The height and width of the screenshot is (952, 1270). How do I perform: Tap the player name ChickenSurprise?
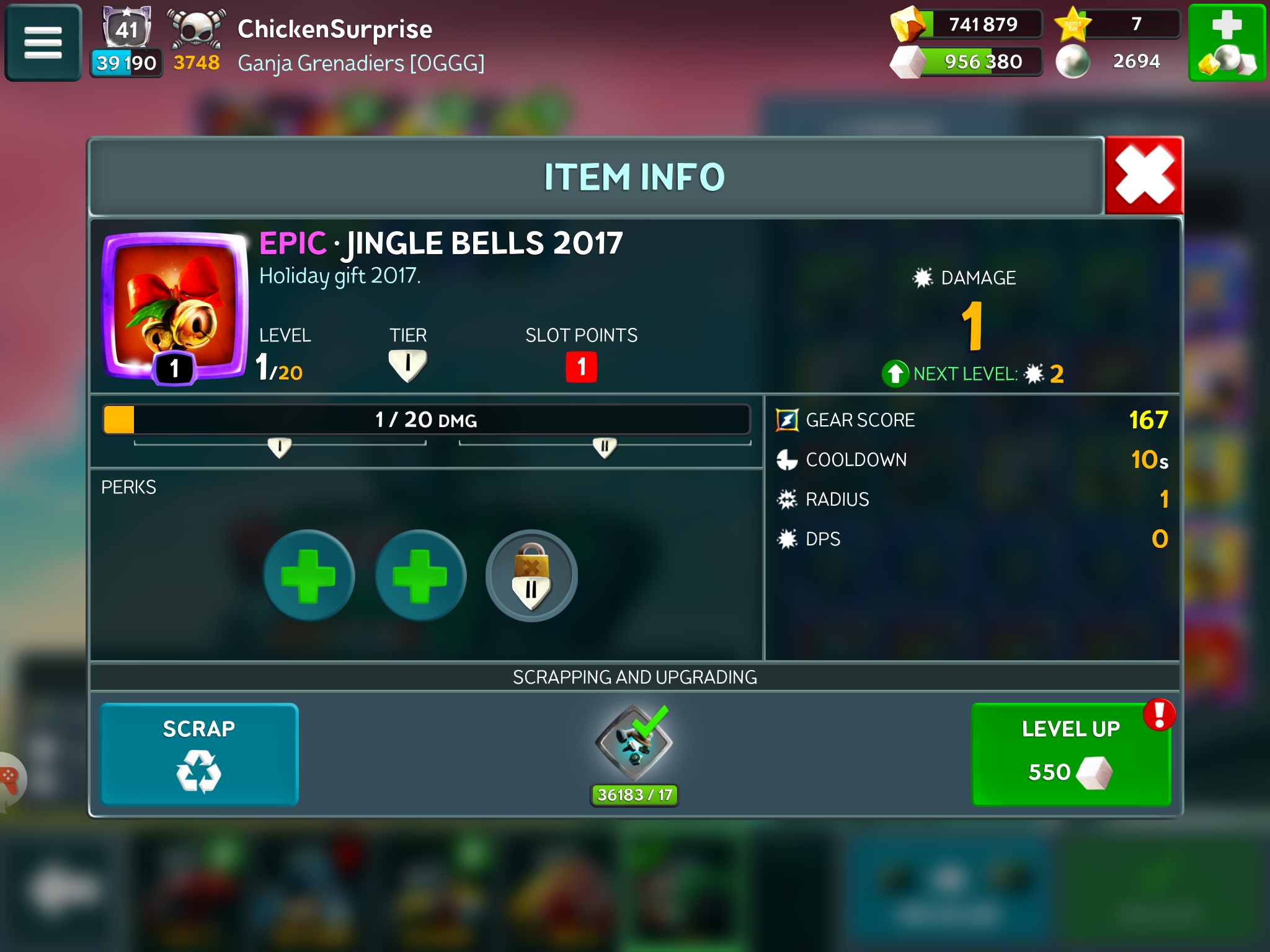click(335, 29)
